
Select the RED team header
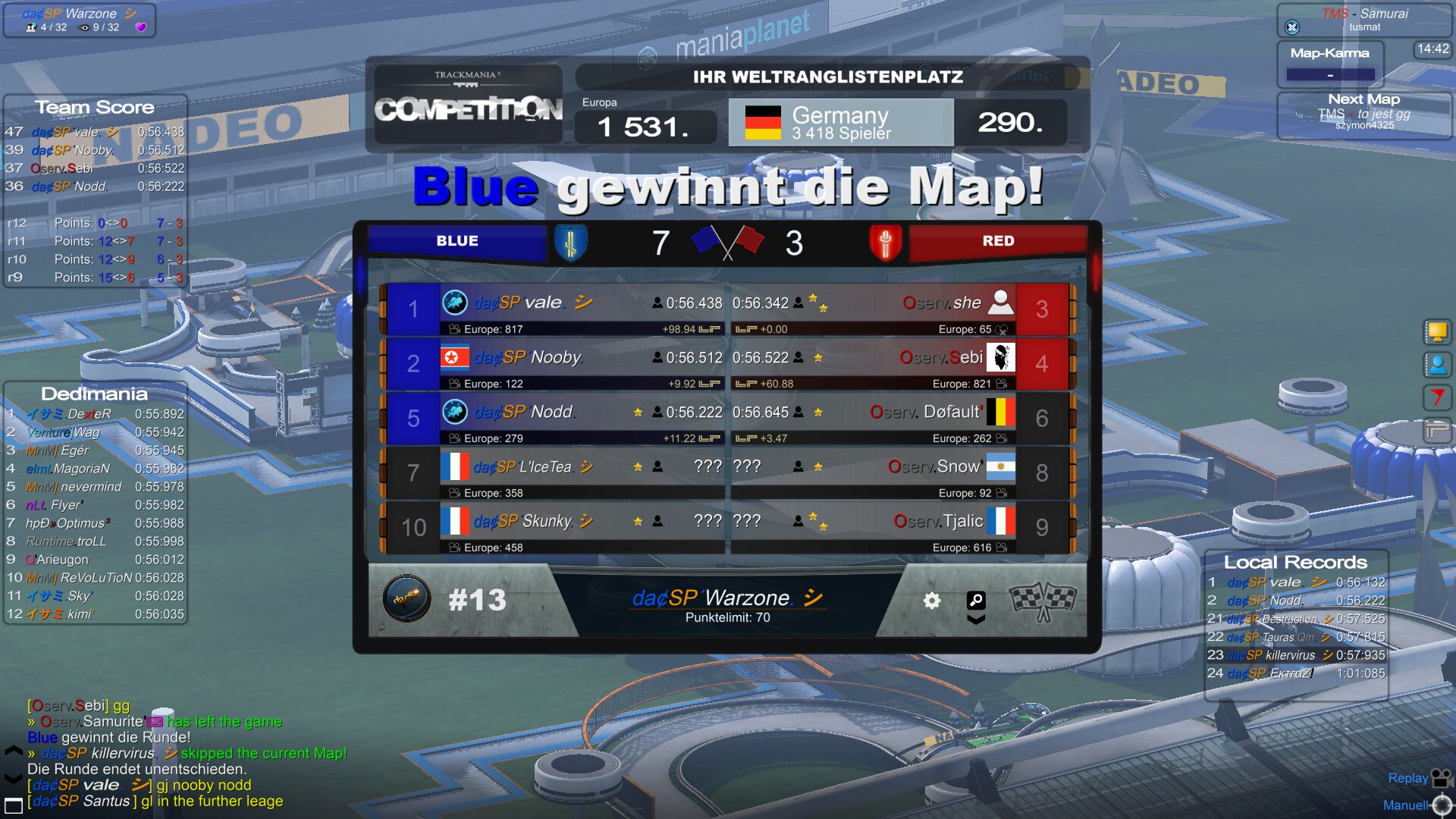(x=997, y=241)
